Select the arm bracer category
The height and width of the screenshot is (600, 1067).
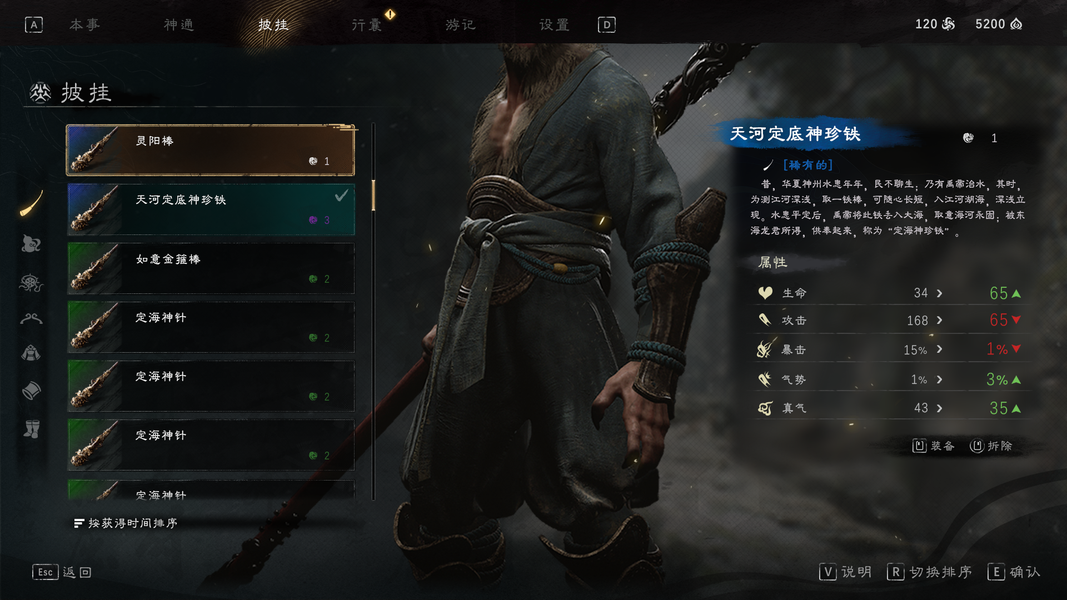[x=32, y=391]
